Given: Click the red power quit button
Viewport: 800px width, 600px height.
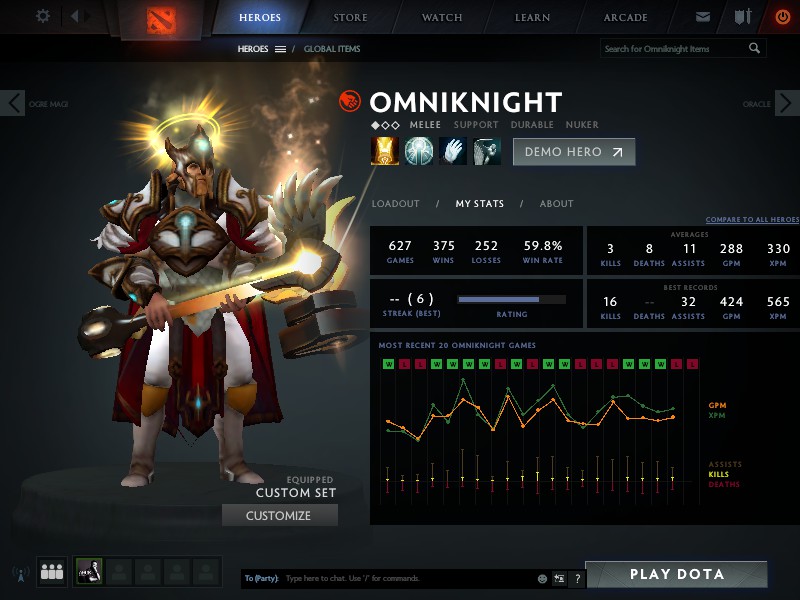Looking at the screenshot, I should (782, 17).
